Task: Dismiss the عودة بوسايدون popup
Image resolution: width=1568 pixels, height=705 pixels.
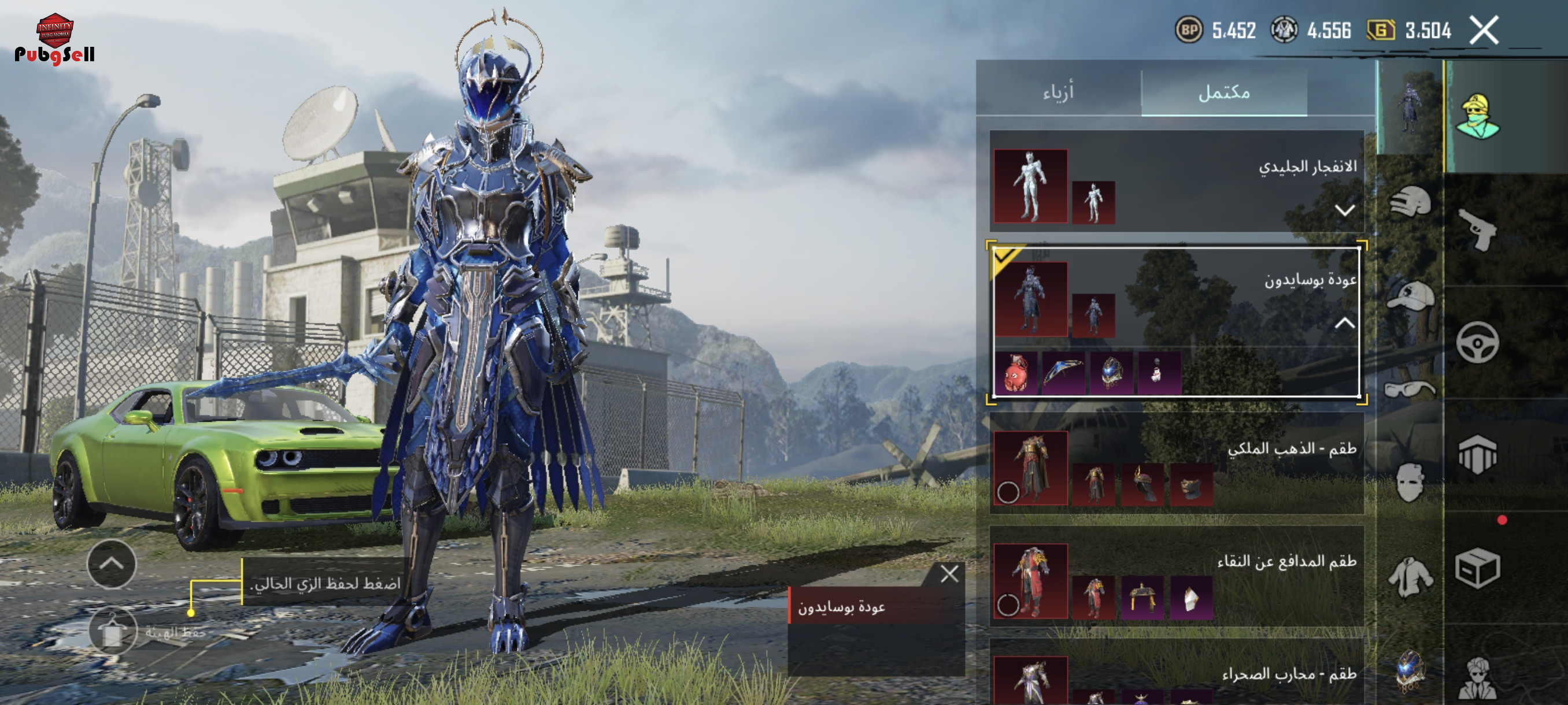Action: 949,574
